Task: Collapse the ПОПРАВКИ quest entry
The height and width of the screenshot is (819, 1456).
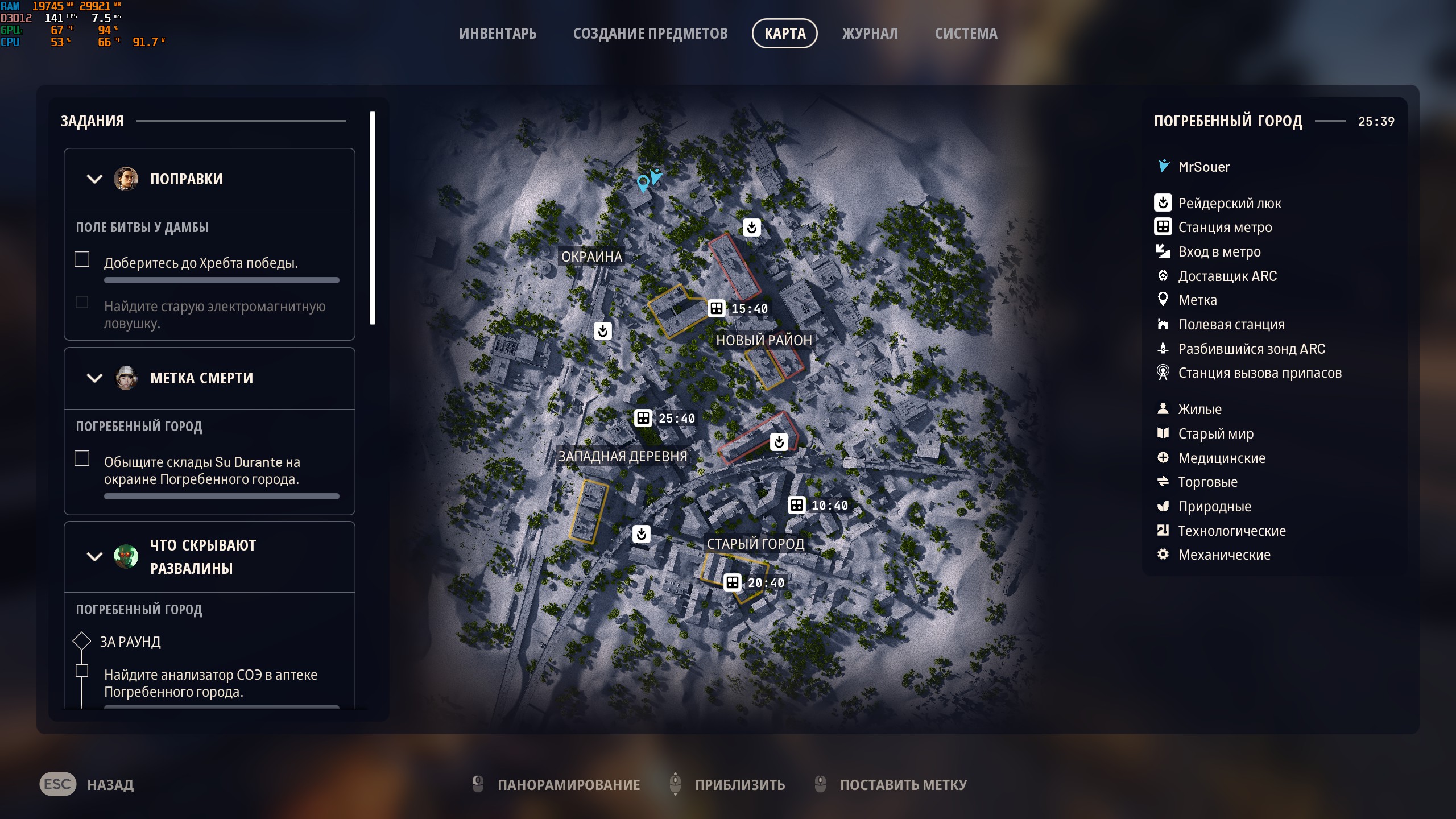Action: point(94,179)
